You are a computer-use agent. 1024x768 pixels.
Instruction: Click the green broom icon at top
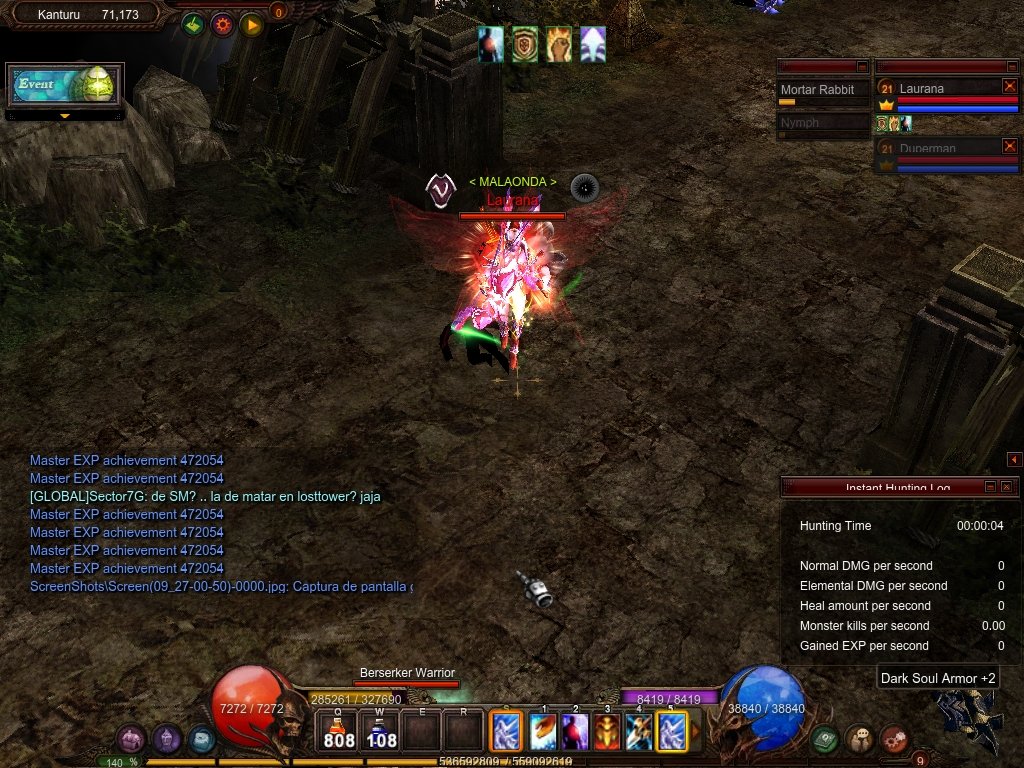click(193, 24)
